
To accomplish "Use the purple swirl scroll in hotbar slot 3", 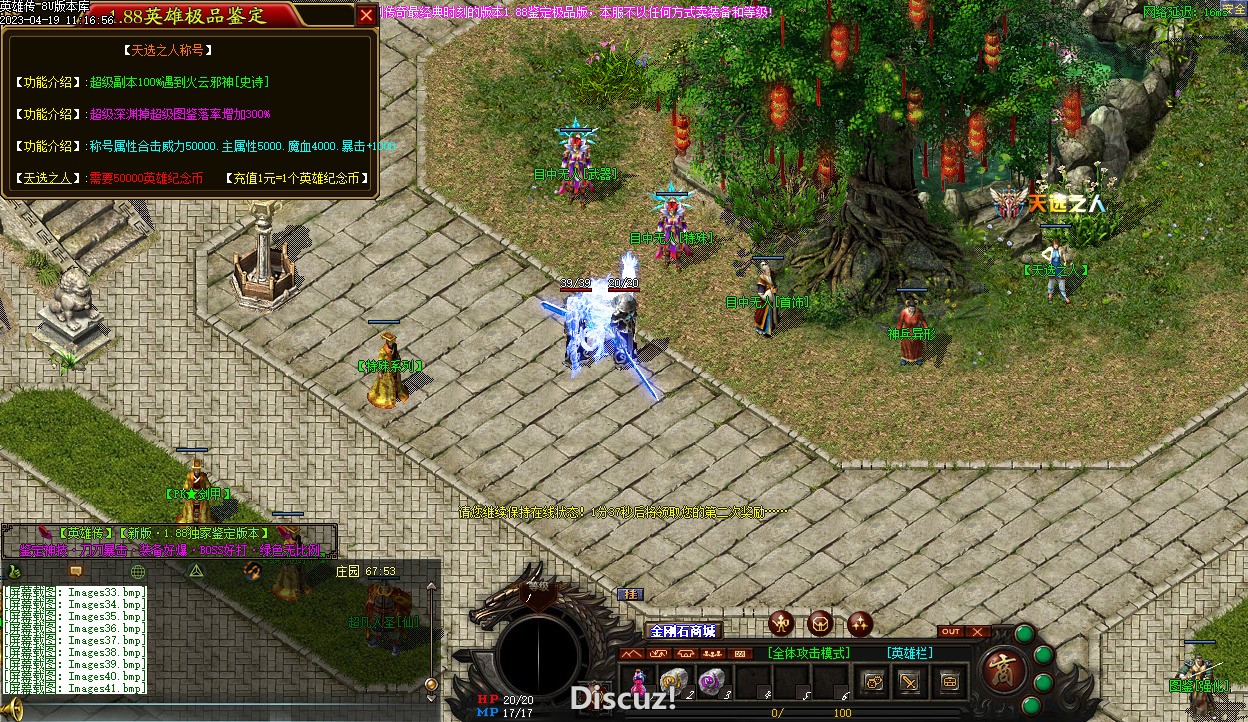I will click(710, 681).
